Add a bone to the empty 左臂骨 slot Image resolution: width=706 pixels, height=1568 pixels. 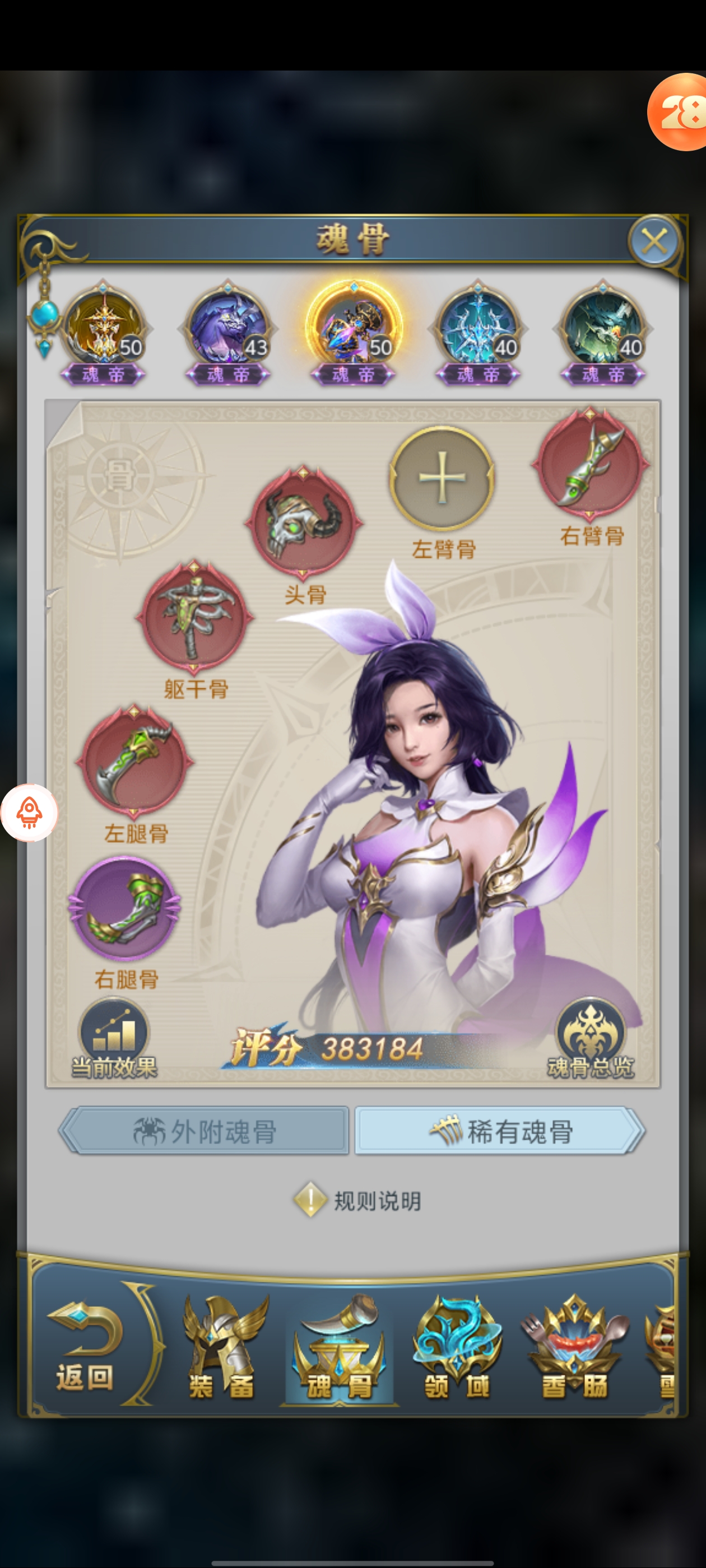click(x=442, y=478)
